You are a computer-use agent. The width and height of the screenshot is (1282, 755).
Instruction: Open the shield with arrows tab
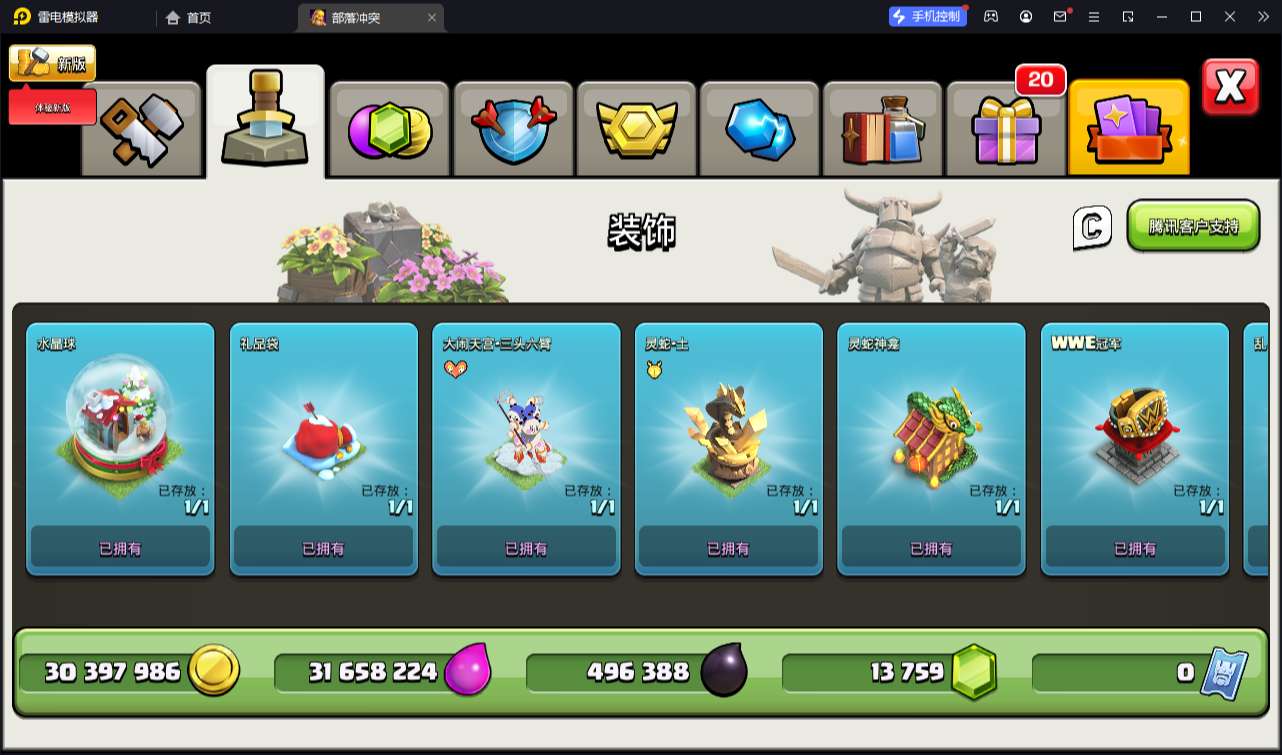(513, 130)
